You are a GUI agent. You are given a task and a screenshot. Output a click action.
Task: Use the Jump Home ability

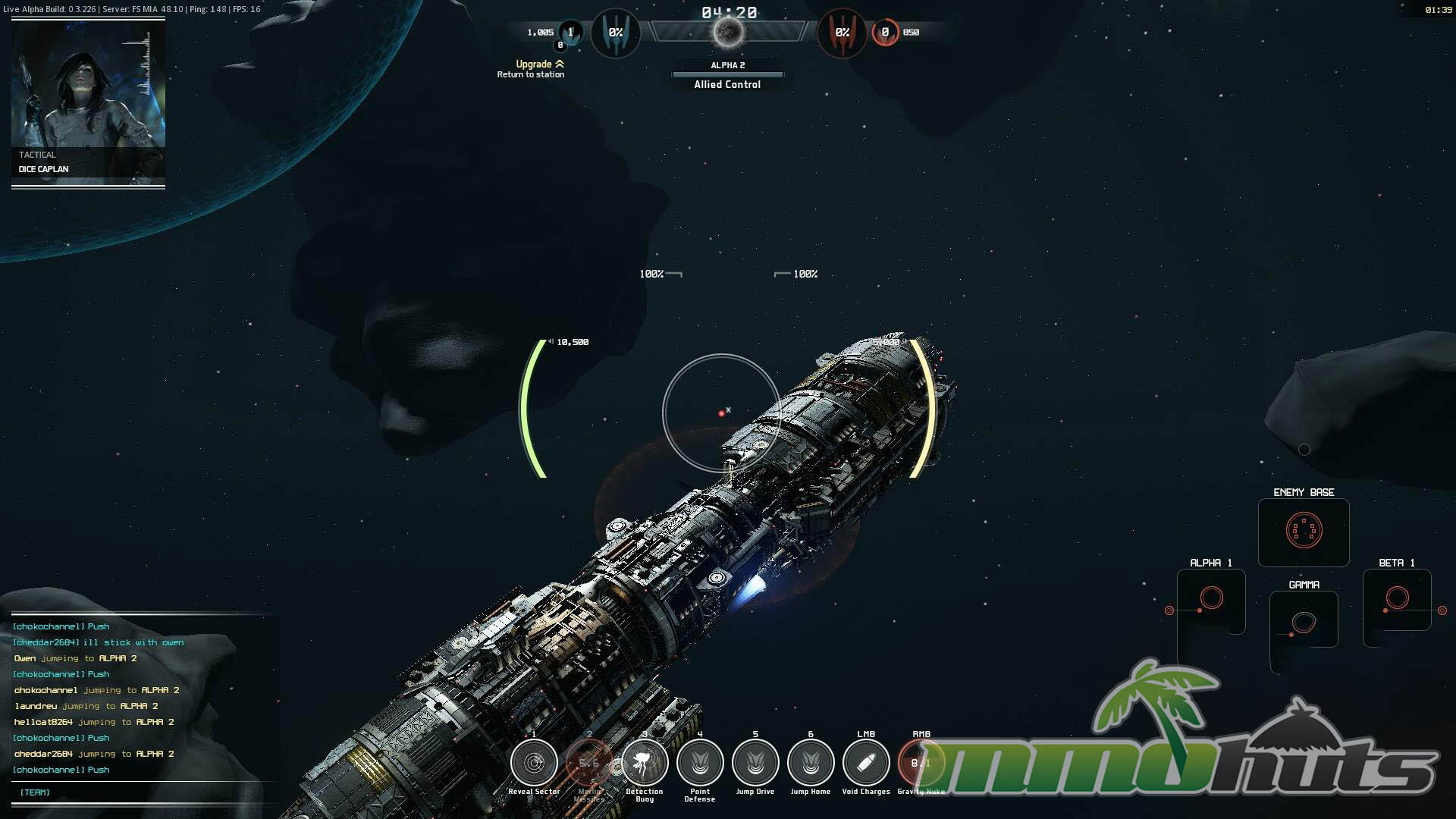tap(811, 763)
